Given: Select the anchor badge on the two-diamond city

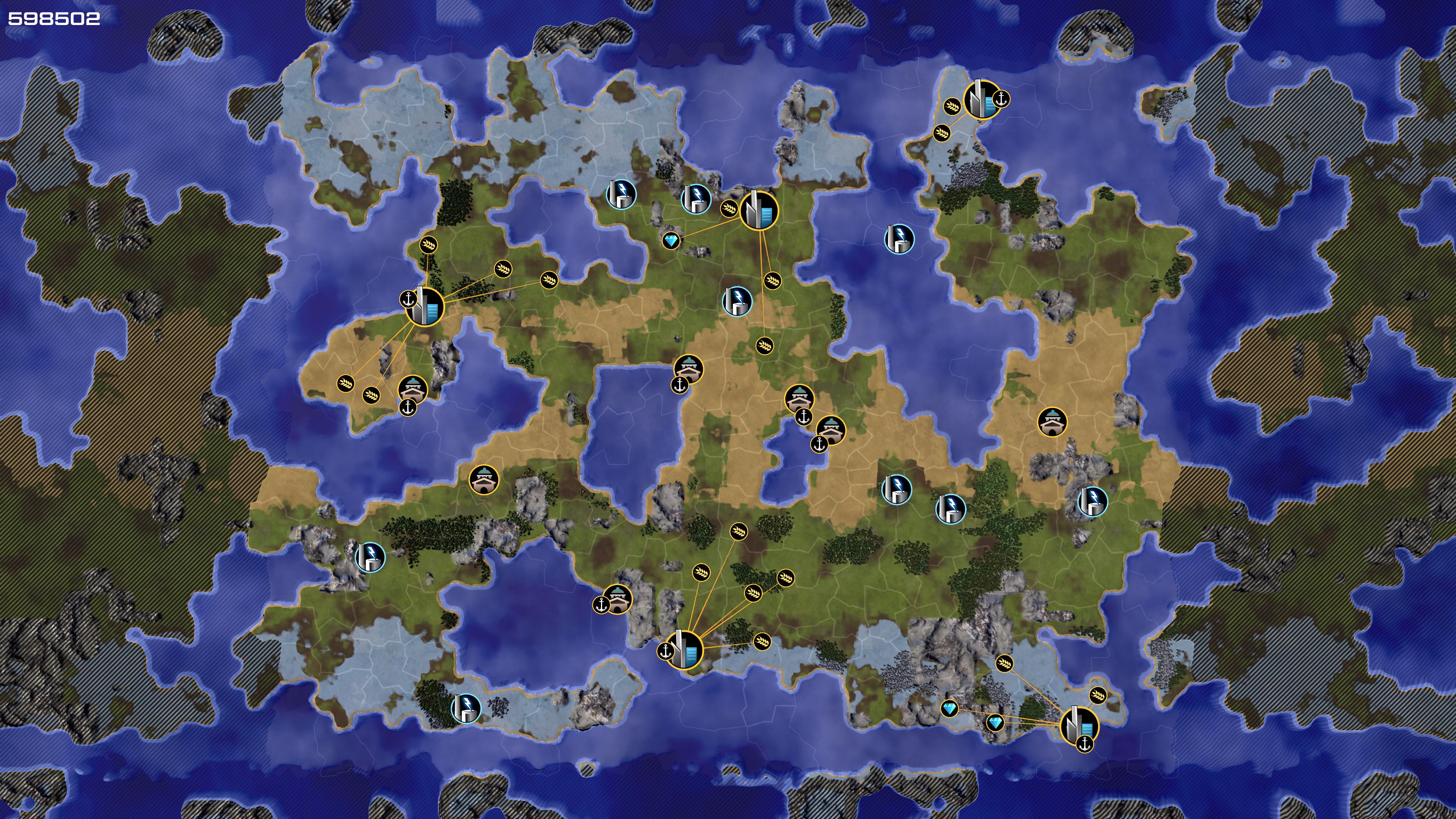Looking at the screenshot, I should click(1084, 744).
